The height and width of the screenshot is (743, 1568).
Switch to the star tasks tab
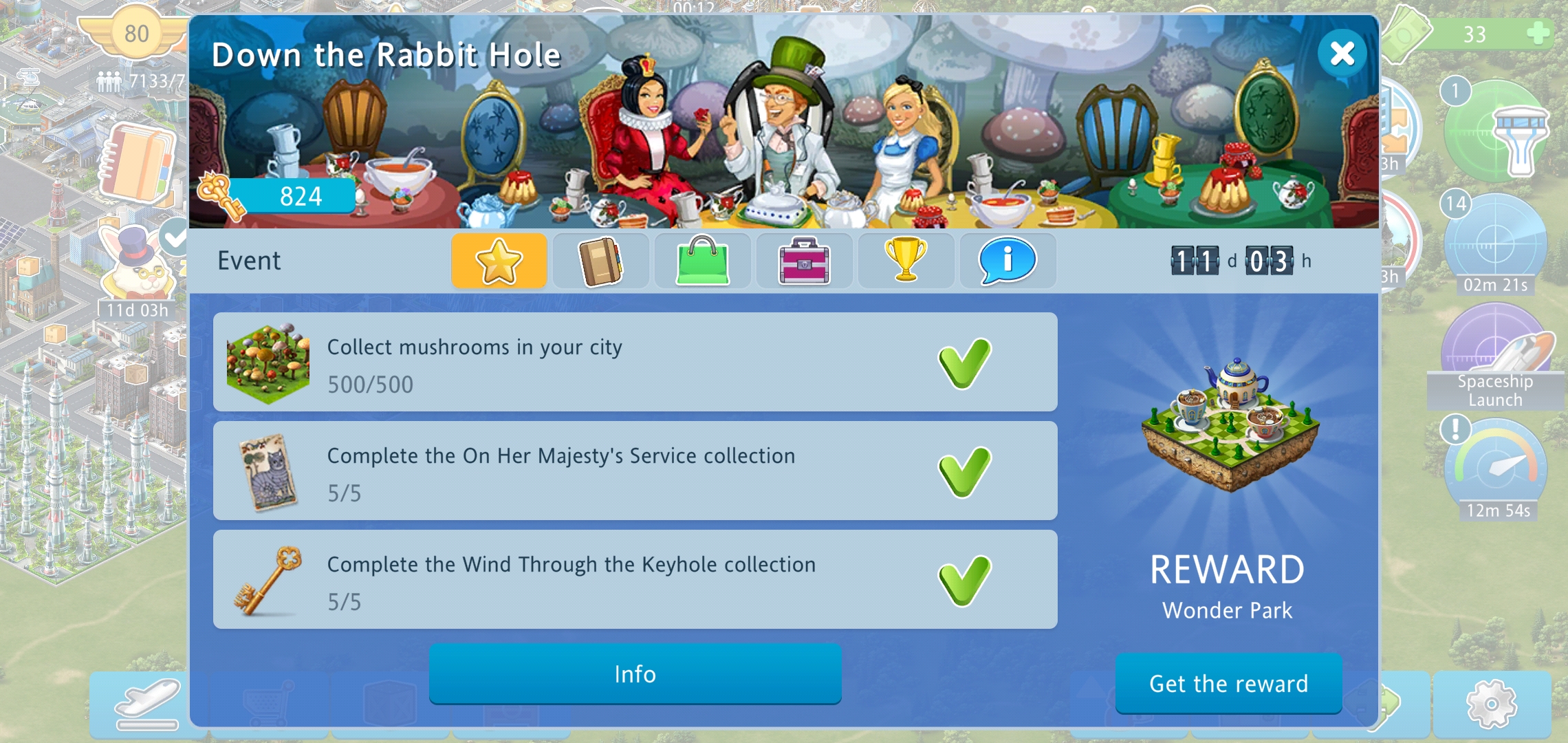[x=499, y=261]
